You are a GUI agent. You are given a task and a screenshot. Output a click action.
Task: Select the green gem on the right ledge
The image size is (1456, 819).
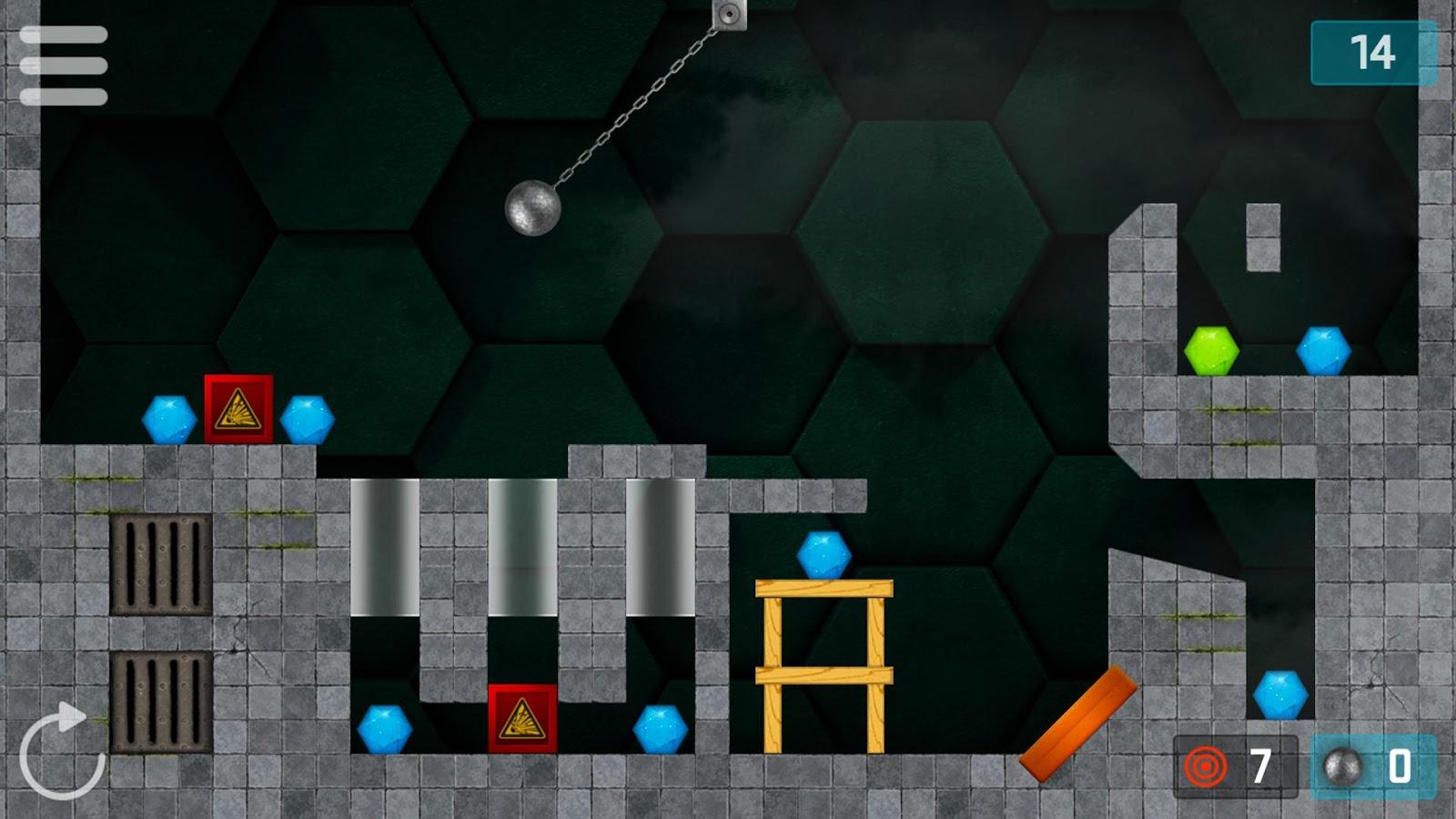pyautogui.click(x=1210, y=350)
